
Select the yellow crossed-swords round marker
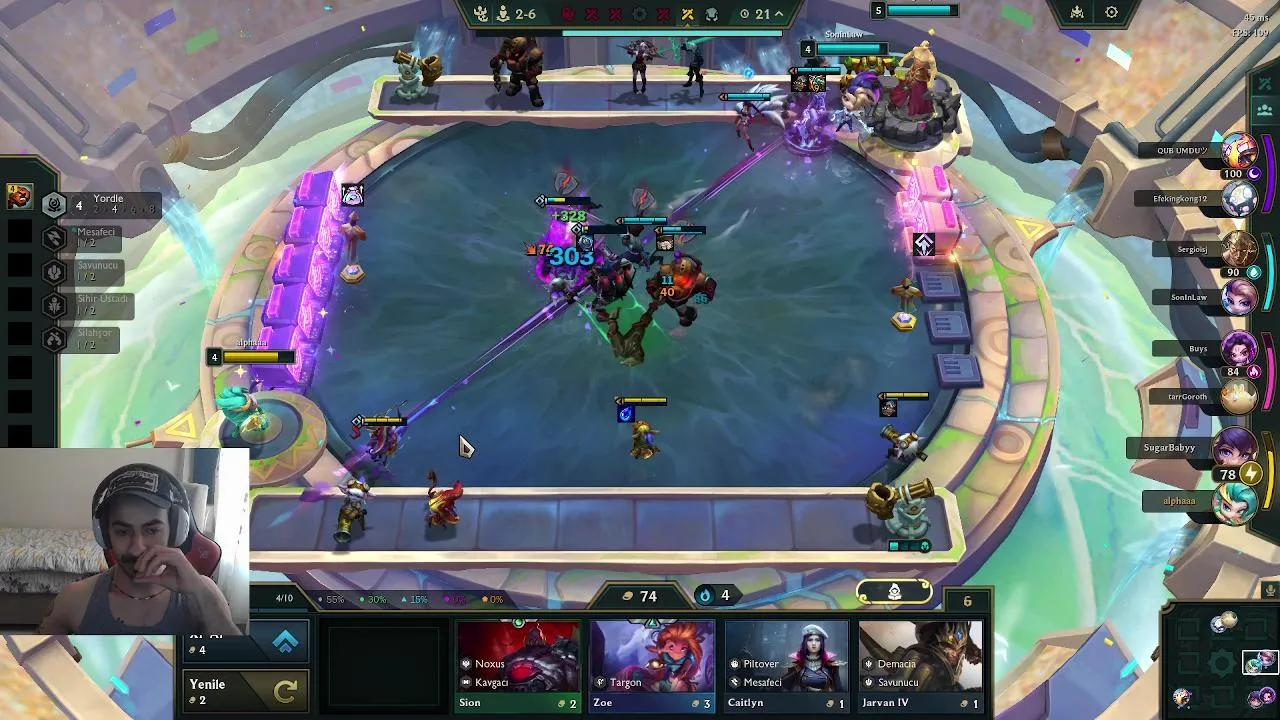[x=687, y=14]
